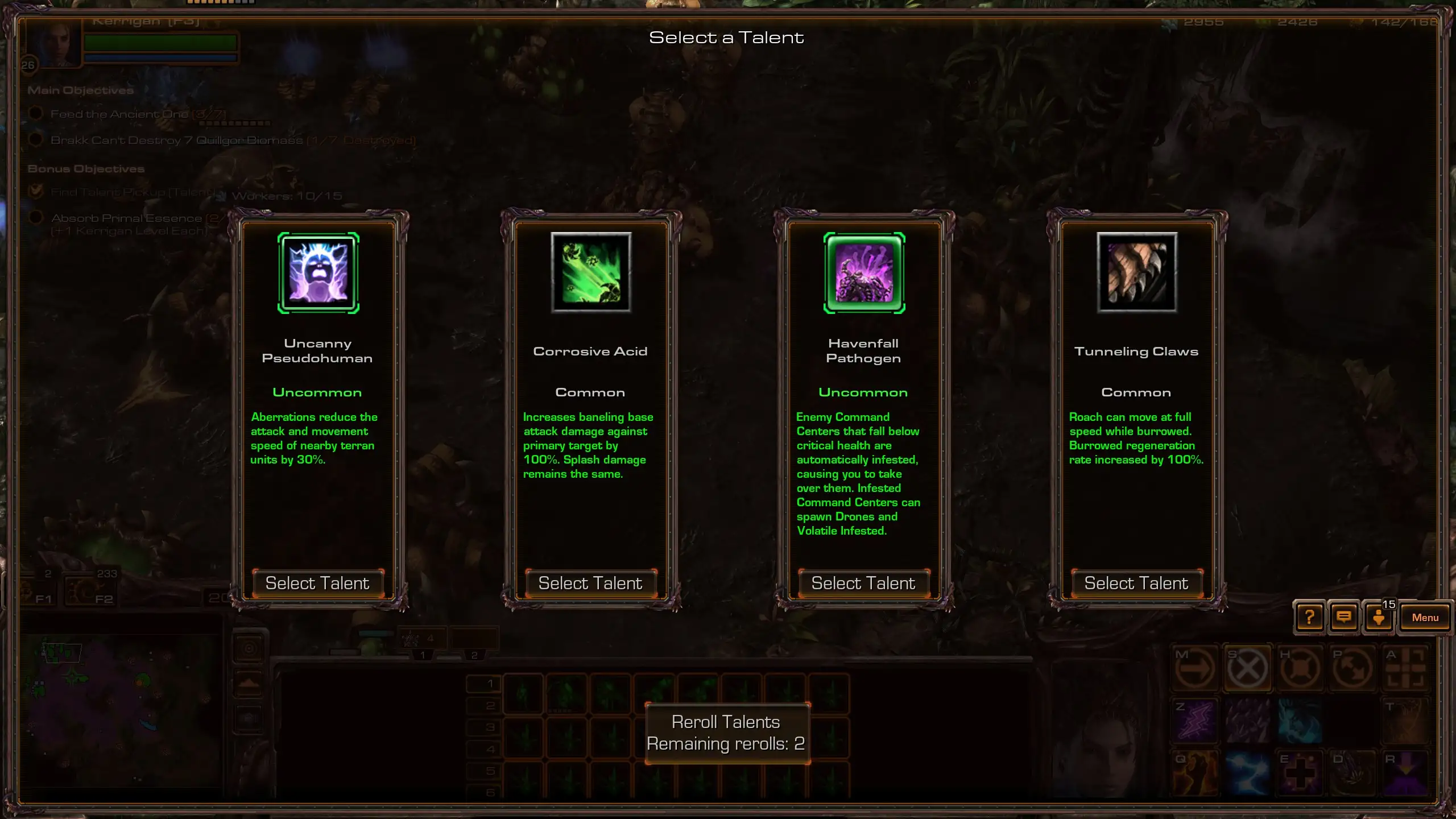Open the game Menu
Viewport: 1456px width, 819px height.
pyautogui.click(x=1425, y=618)
